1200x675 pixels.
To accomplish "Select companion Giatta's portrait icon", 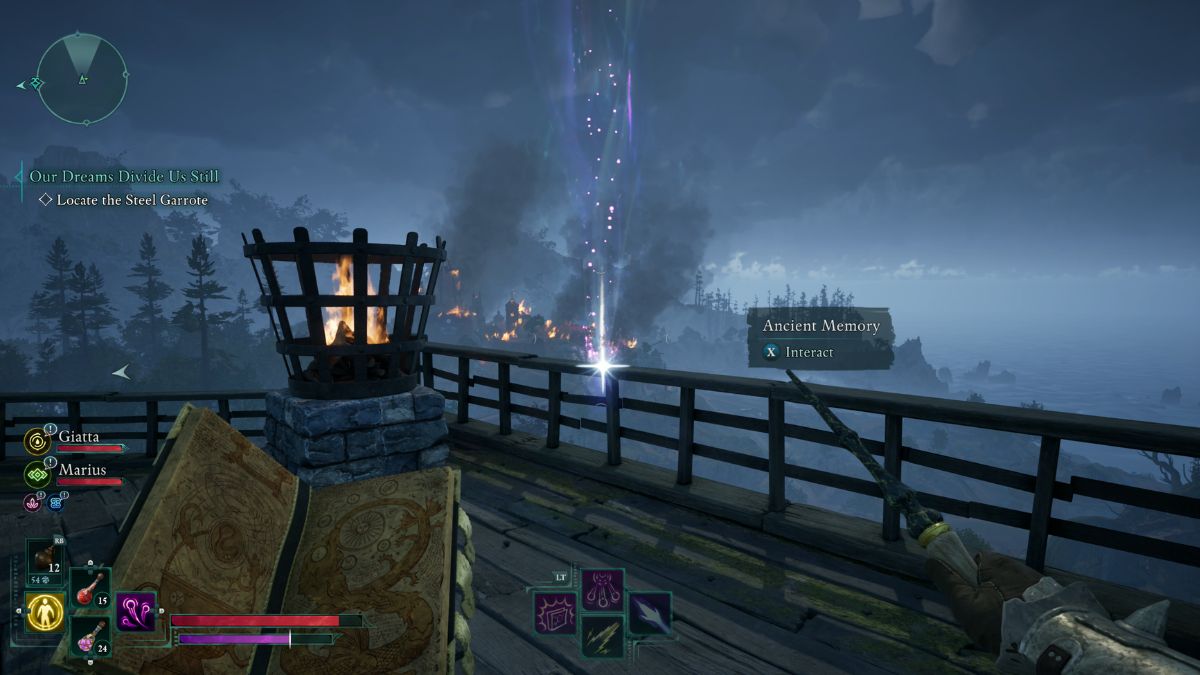I will point(37,440).
